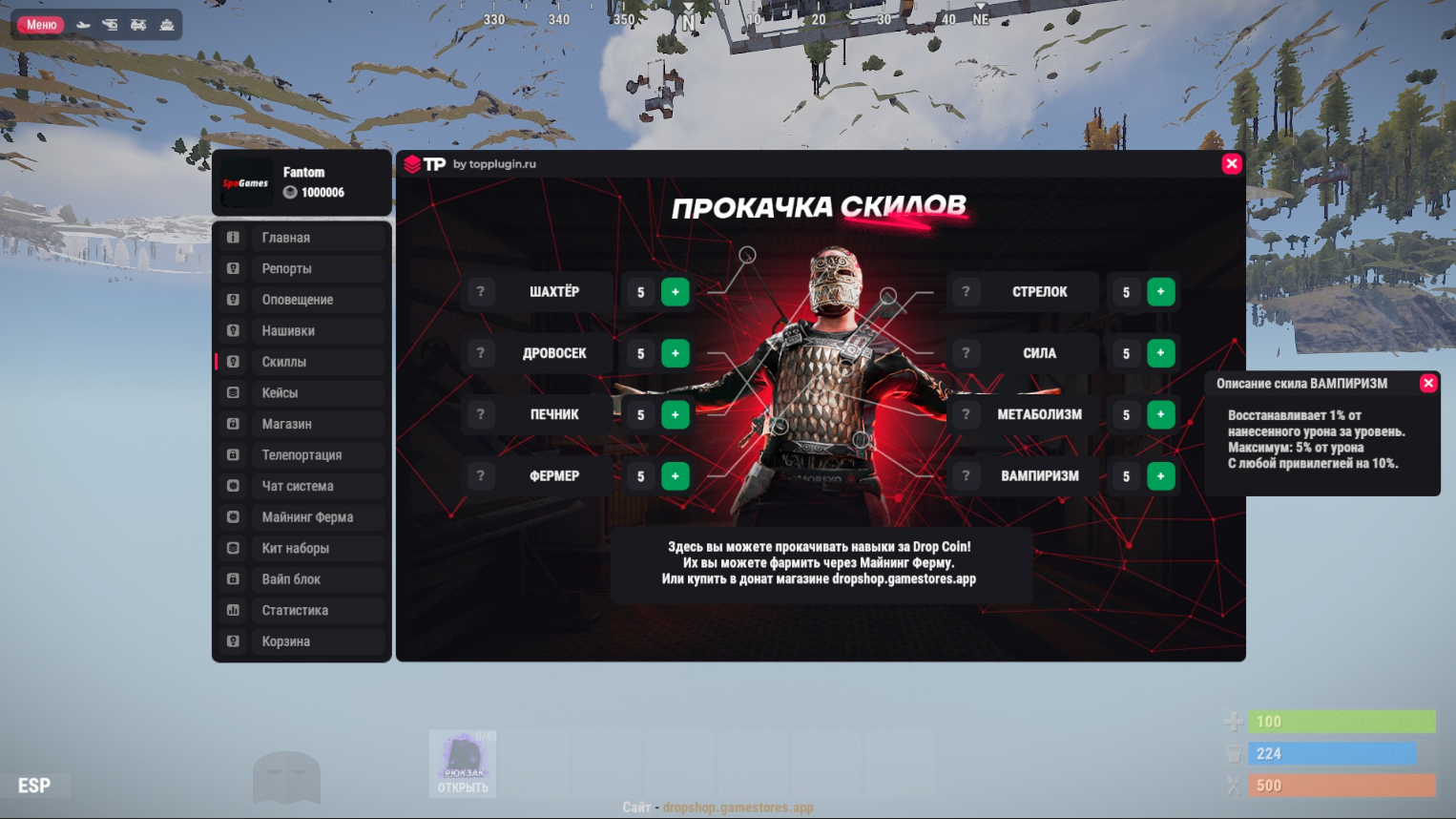Open the Корзина entry
Screen dimensions: 1456x819
tap(302, 641)
